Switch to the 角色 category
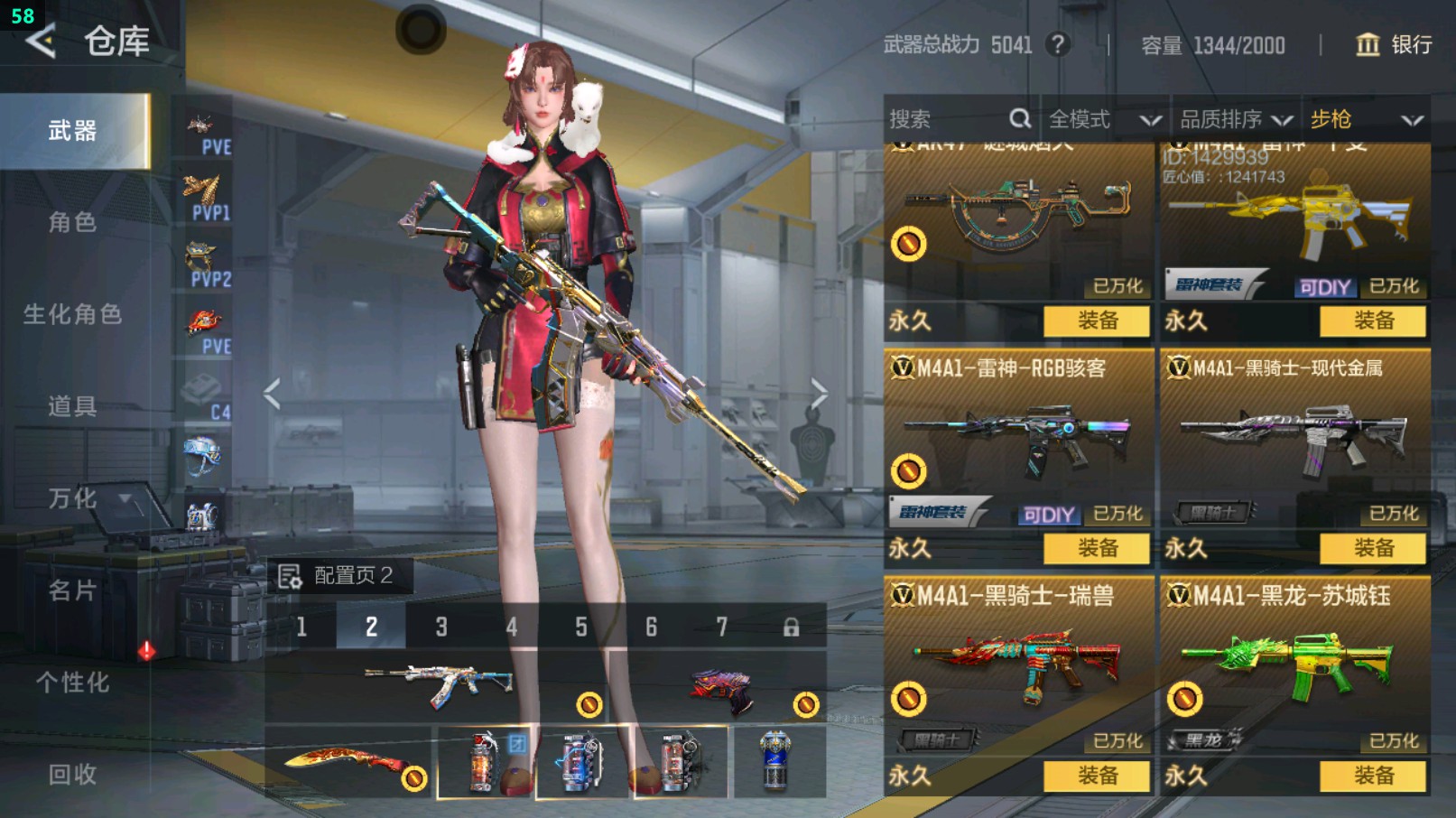The width and height of the screenshot is (1456, 818). point(73,222)
